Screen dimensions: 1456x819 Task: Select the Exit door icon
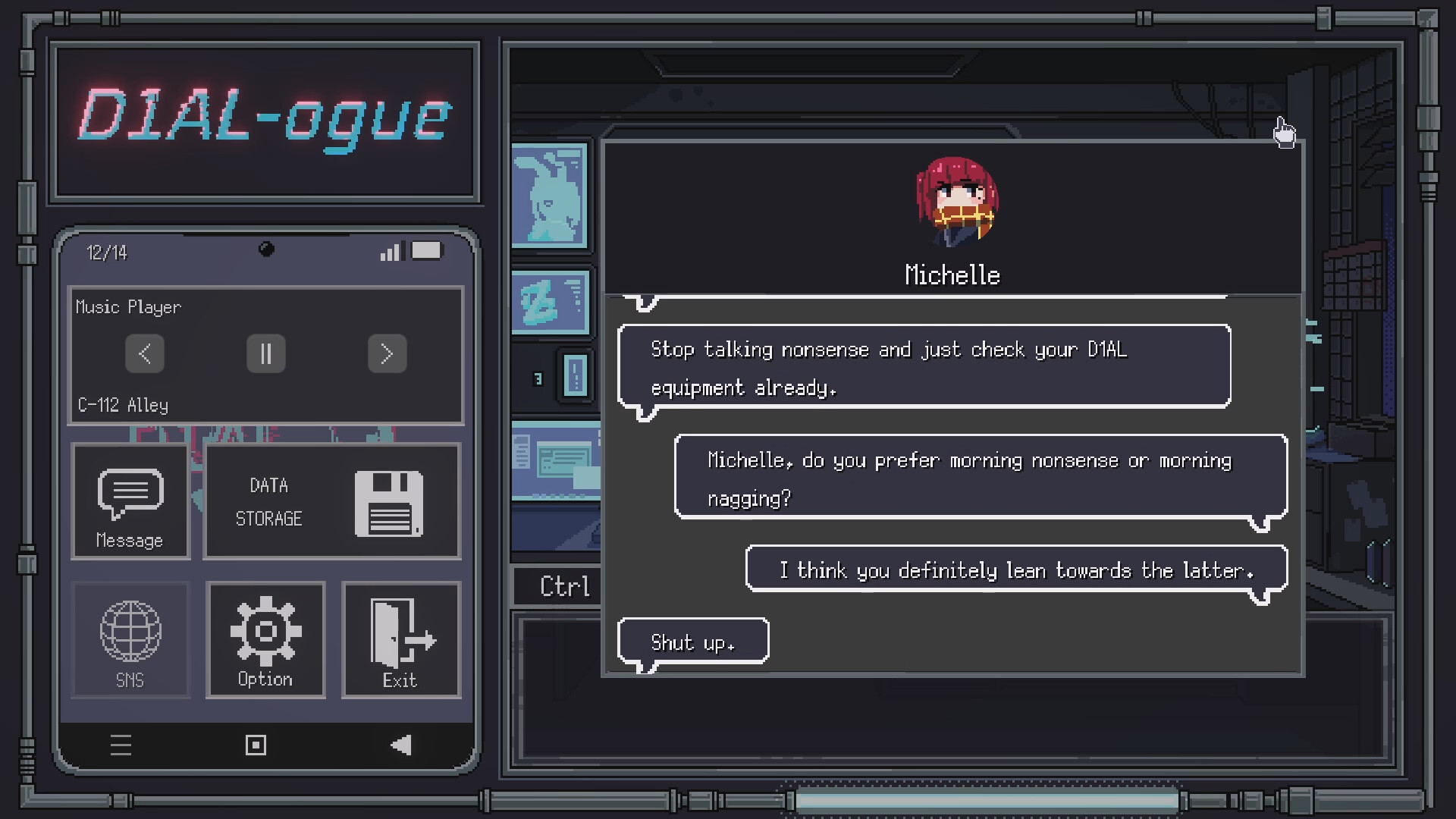point(400,639)
